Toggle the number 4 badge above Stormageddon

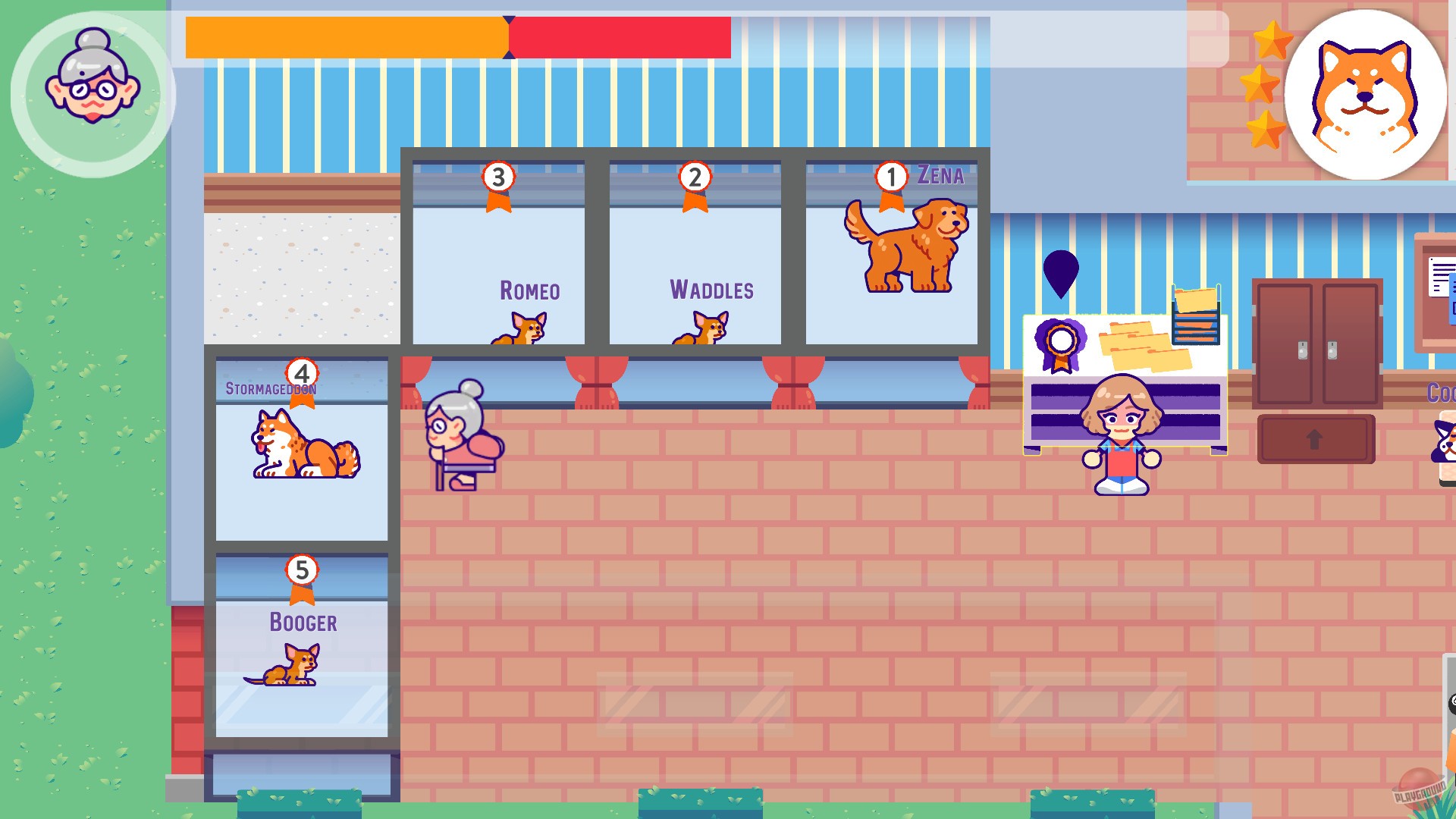(x=302, y=373)
